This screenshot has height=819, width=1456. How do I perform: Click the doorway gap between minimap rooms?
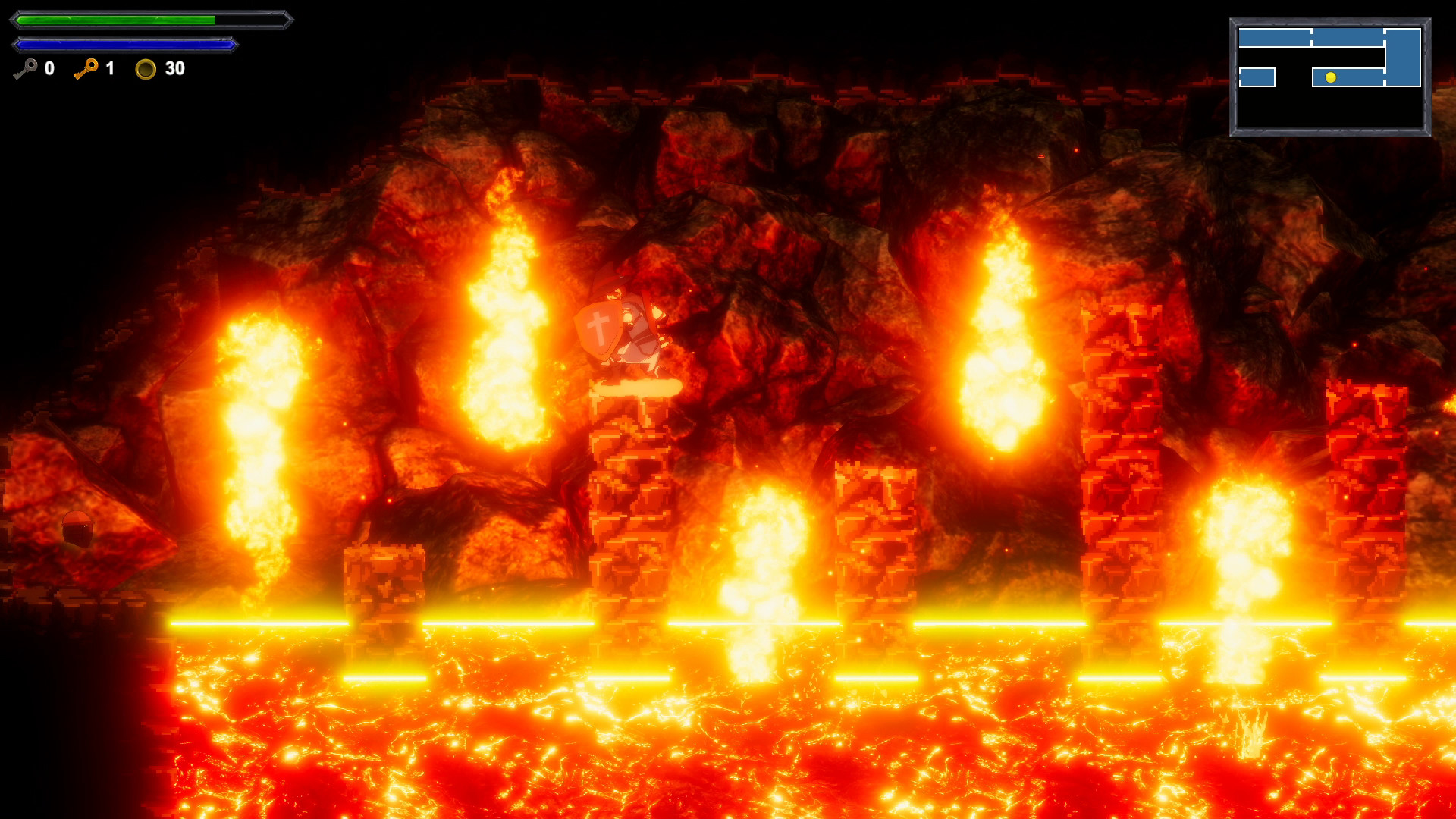point(1311,36)
